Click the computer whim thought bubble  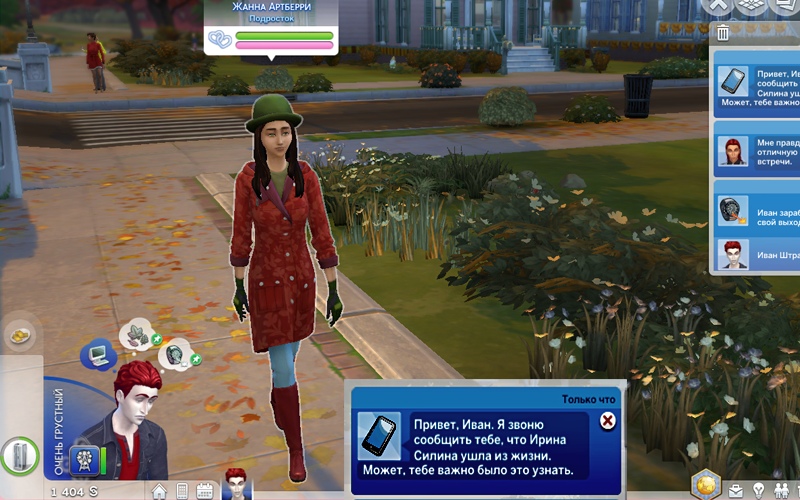pyautogui.click(x=99, y=353)
